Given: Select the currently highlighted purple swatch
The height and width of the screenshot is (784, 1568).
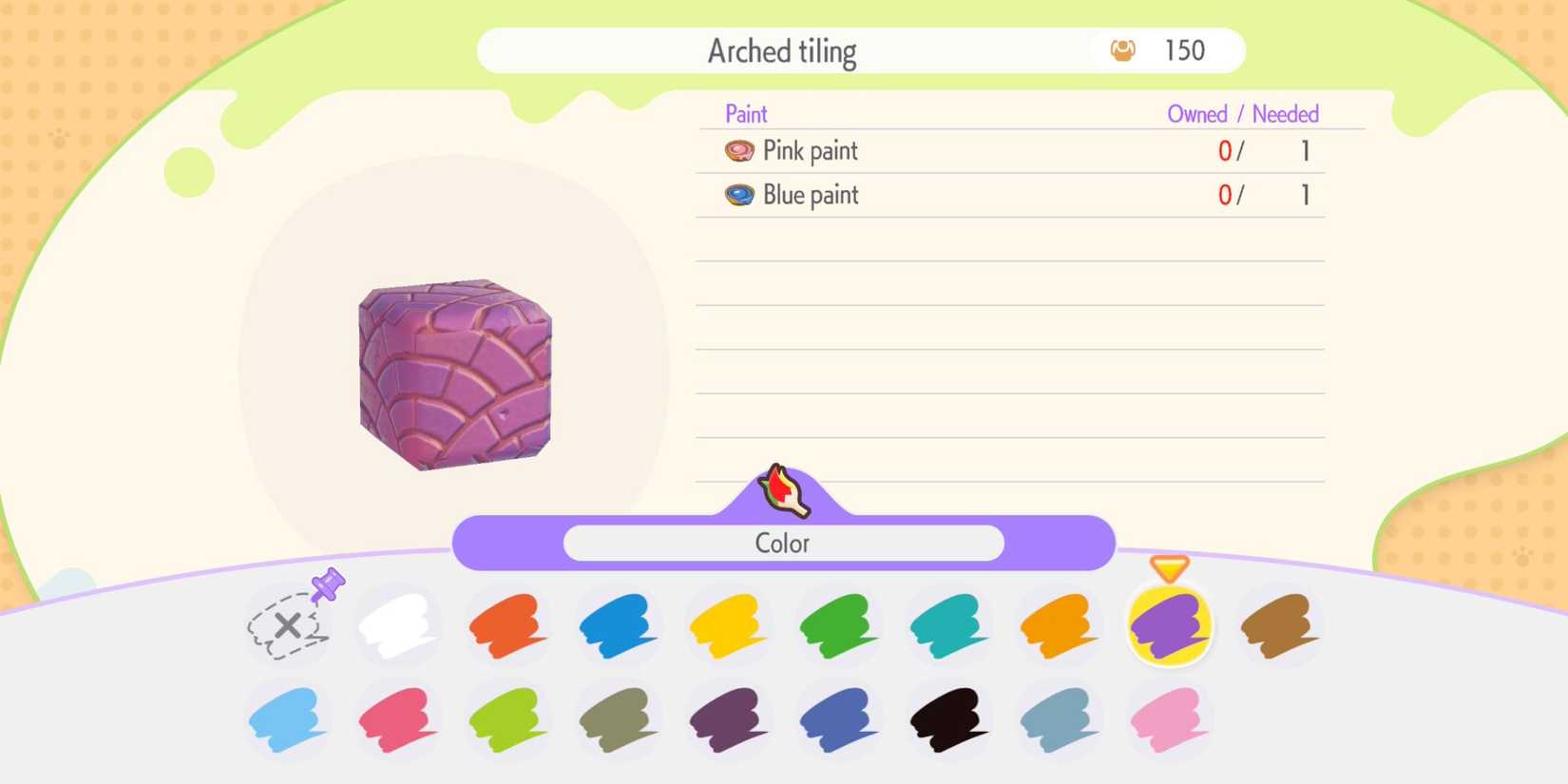Looking at the screenshot, I should [1170, 626].
